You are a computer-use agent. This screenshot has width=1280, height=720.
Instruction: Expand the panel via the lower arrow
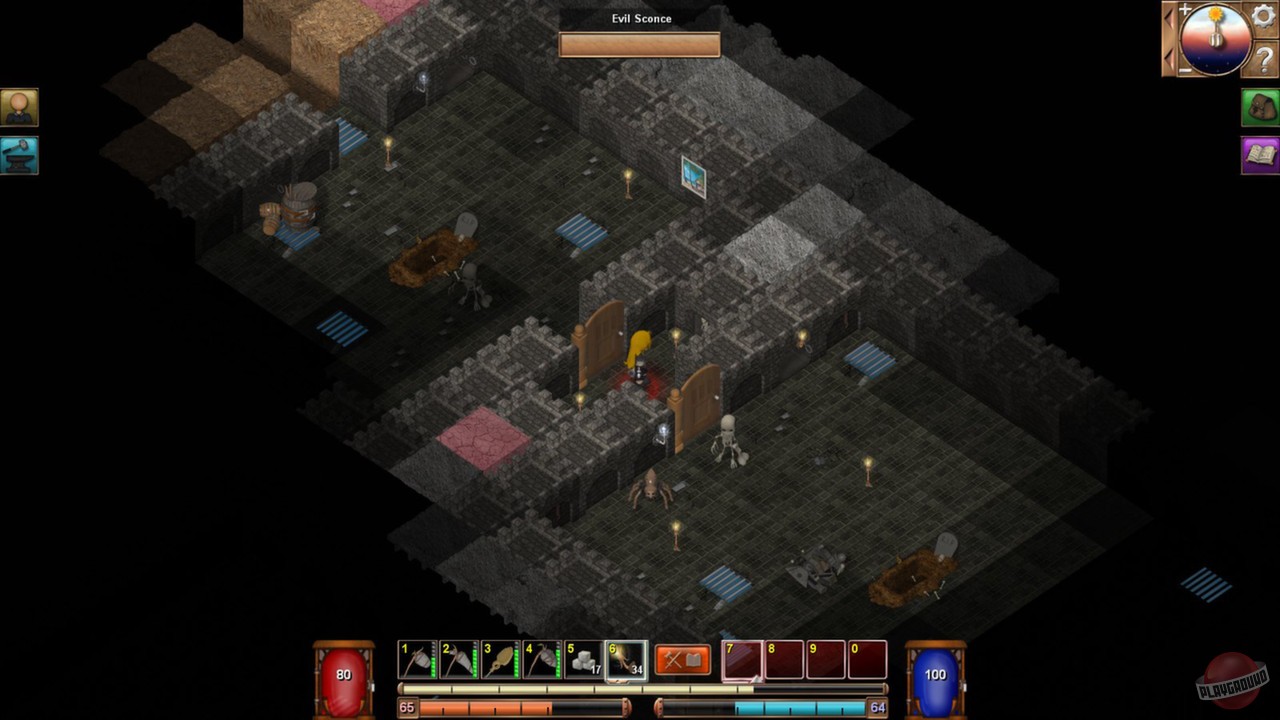1167,59
